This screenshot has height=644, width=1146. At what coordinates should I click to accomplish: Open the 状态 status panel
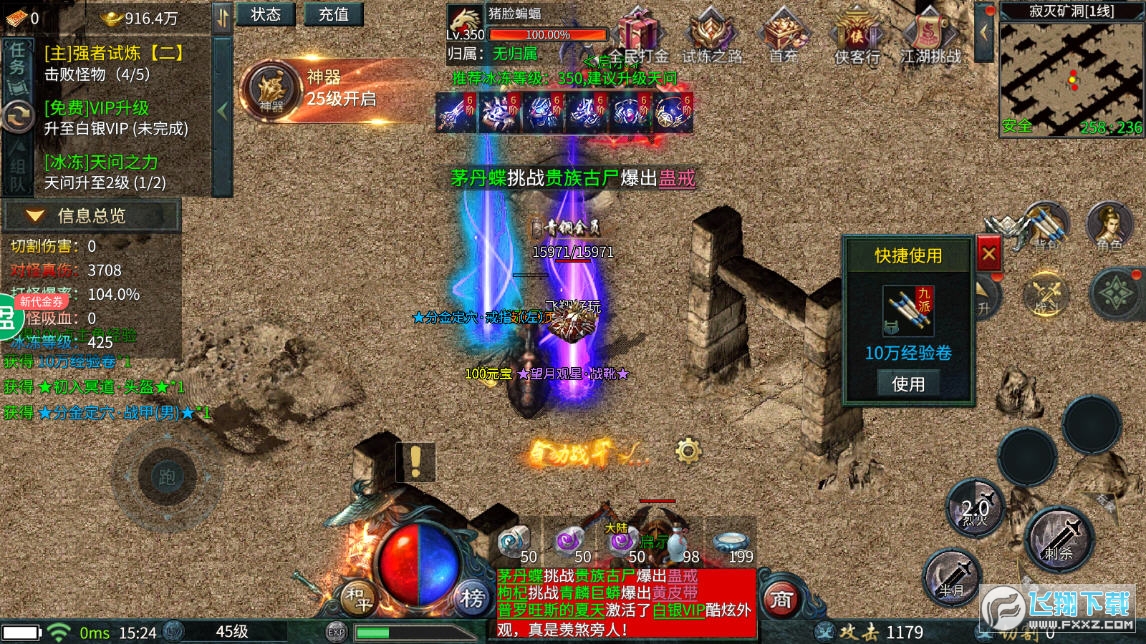point(266,14)
